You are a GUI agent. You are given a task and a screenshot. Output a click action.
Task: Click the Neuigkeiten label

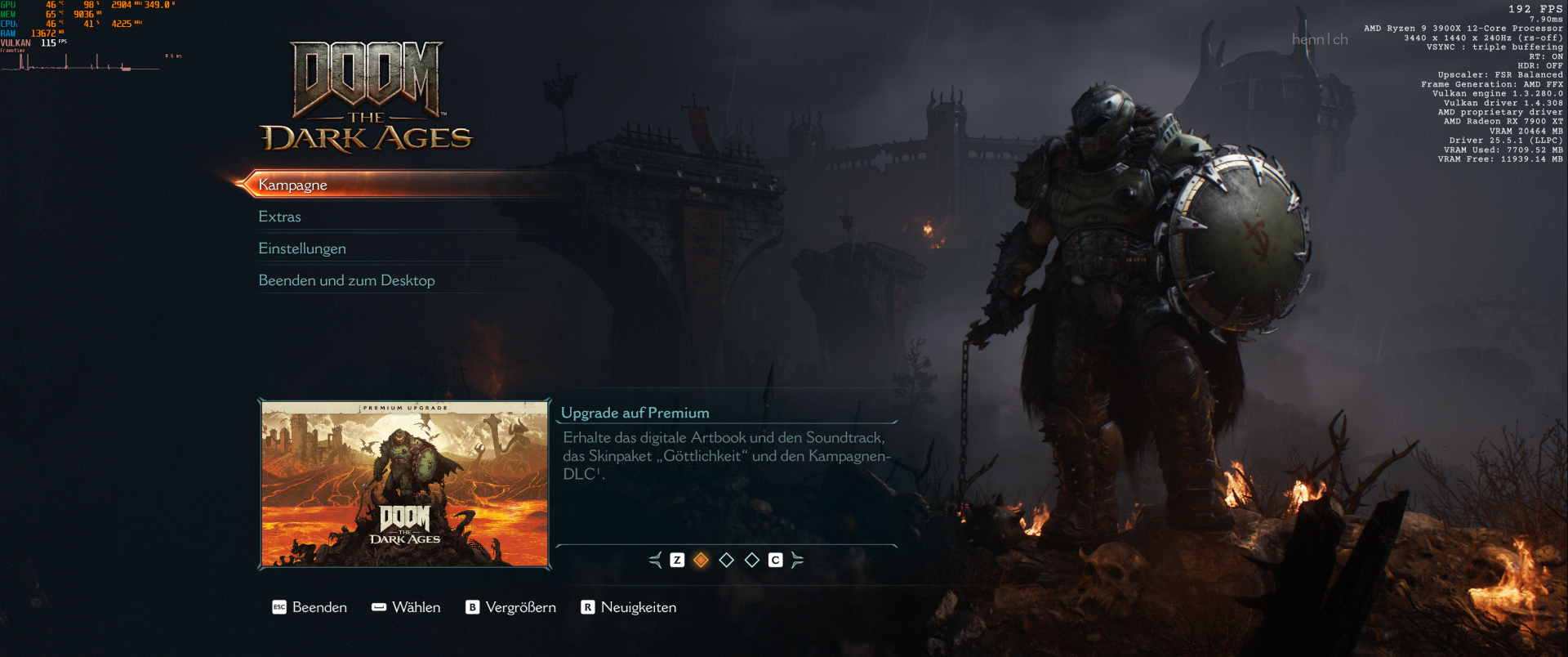coord(638,607)
